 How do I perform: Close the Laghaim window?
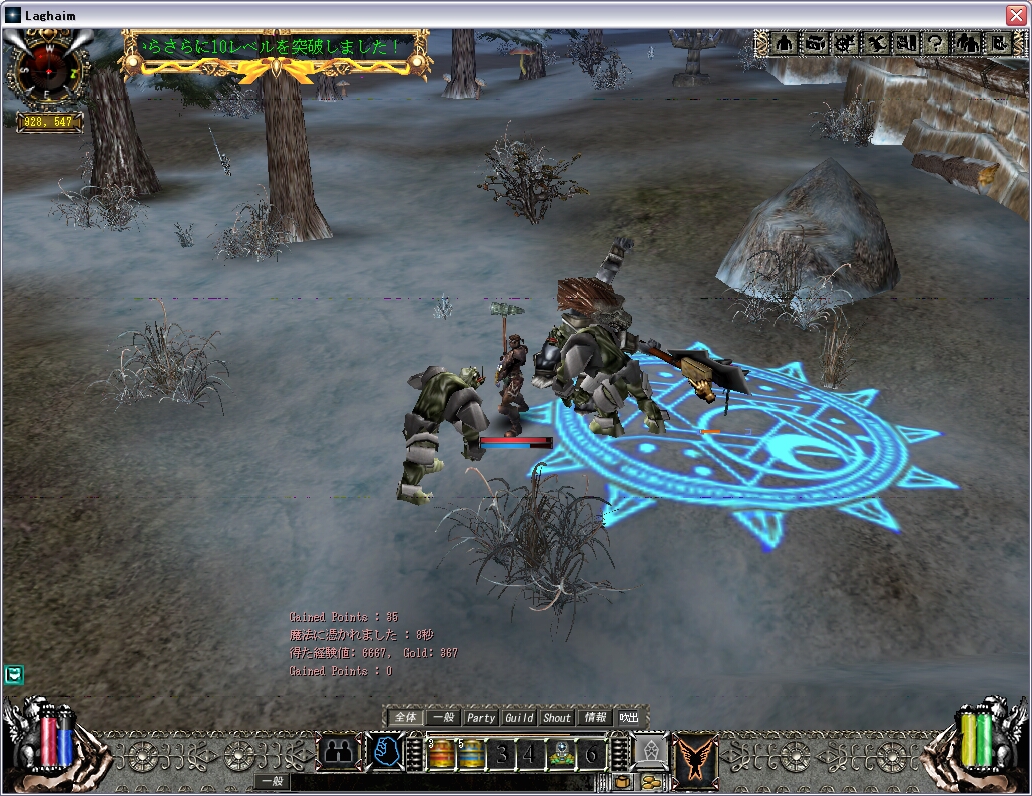click(1016, 15)
